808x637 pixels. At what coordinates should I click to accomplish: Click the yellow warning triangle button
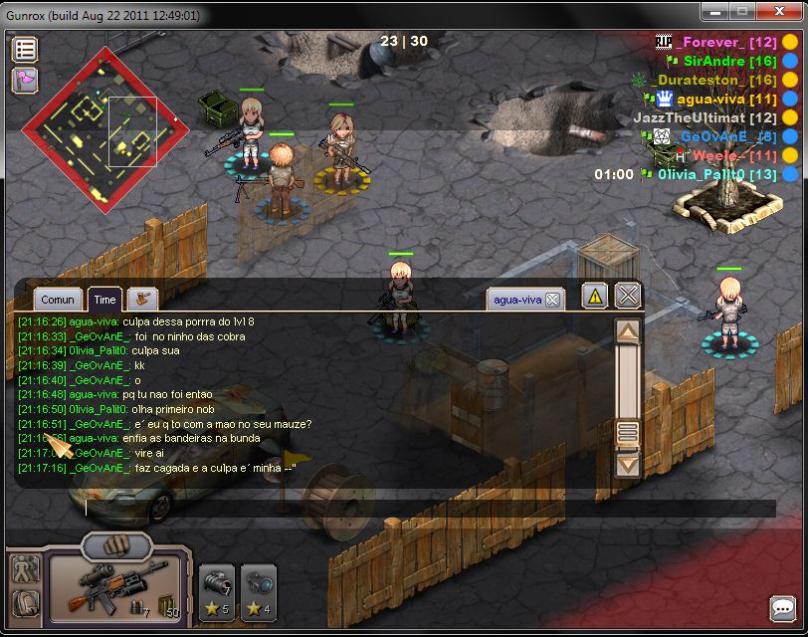tap(595, 296)
